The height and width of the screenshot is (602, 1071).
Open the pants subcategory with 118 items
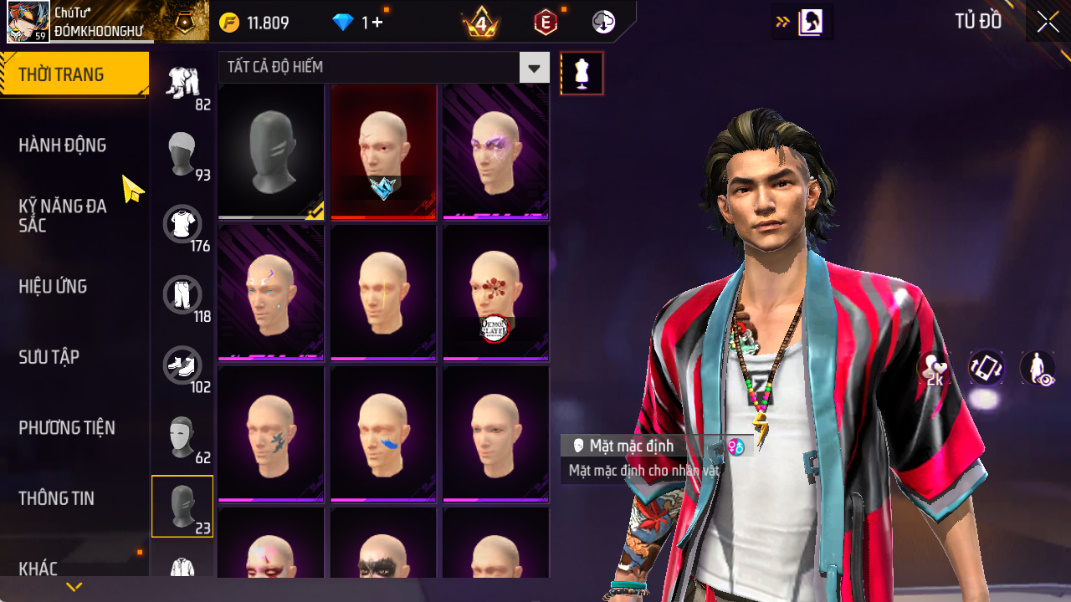click(x=182, y=296)
